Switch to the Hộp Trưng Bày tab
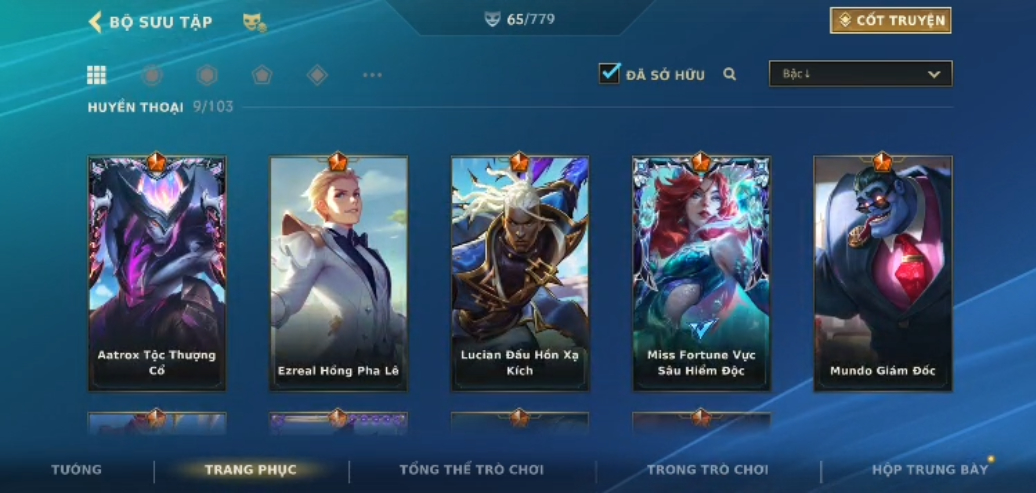The width and height of the screenshot is (1036, 493). click(929, 470)
